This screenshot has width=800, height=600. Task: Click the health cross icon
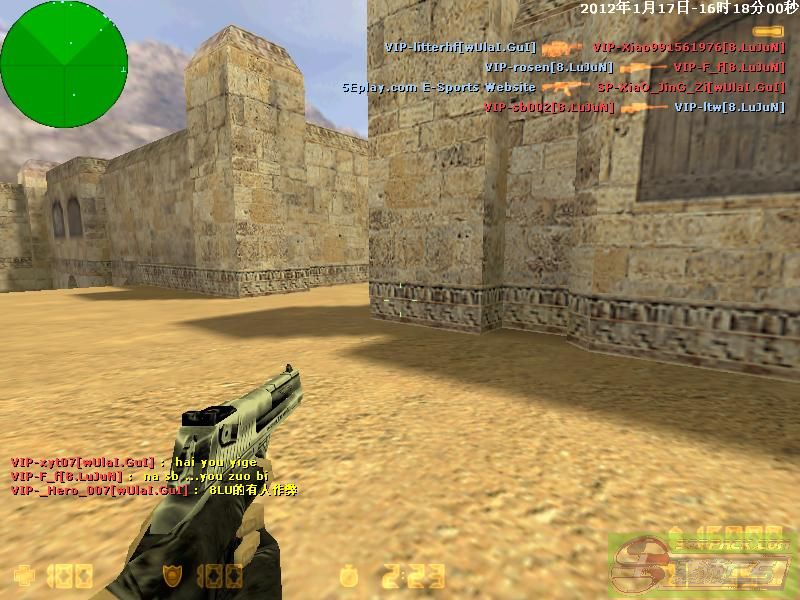pyautogui.click(x=22, y=576)
